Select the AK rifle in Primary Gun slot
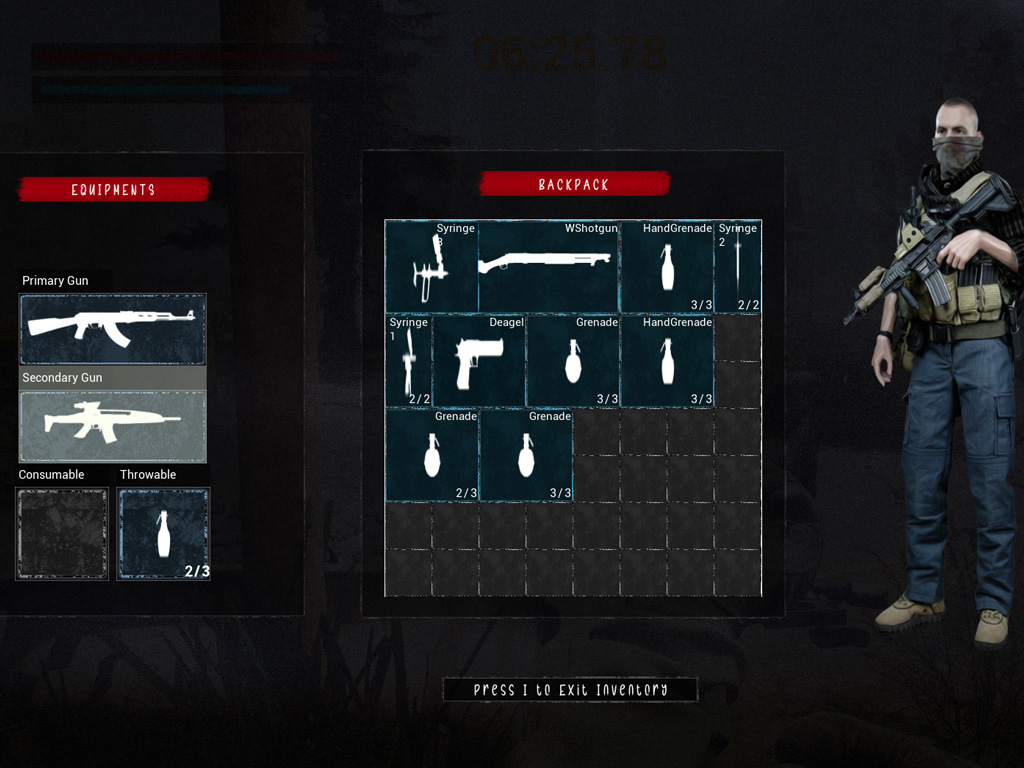Screen dimensions: 1024x768 112,329
